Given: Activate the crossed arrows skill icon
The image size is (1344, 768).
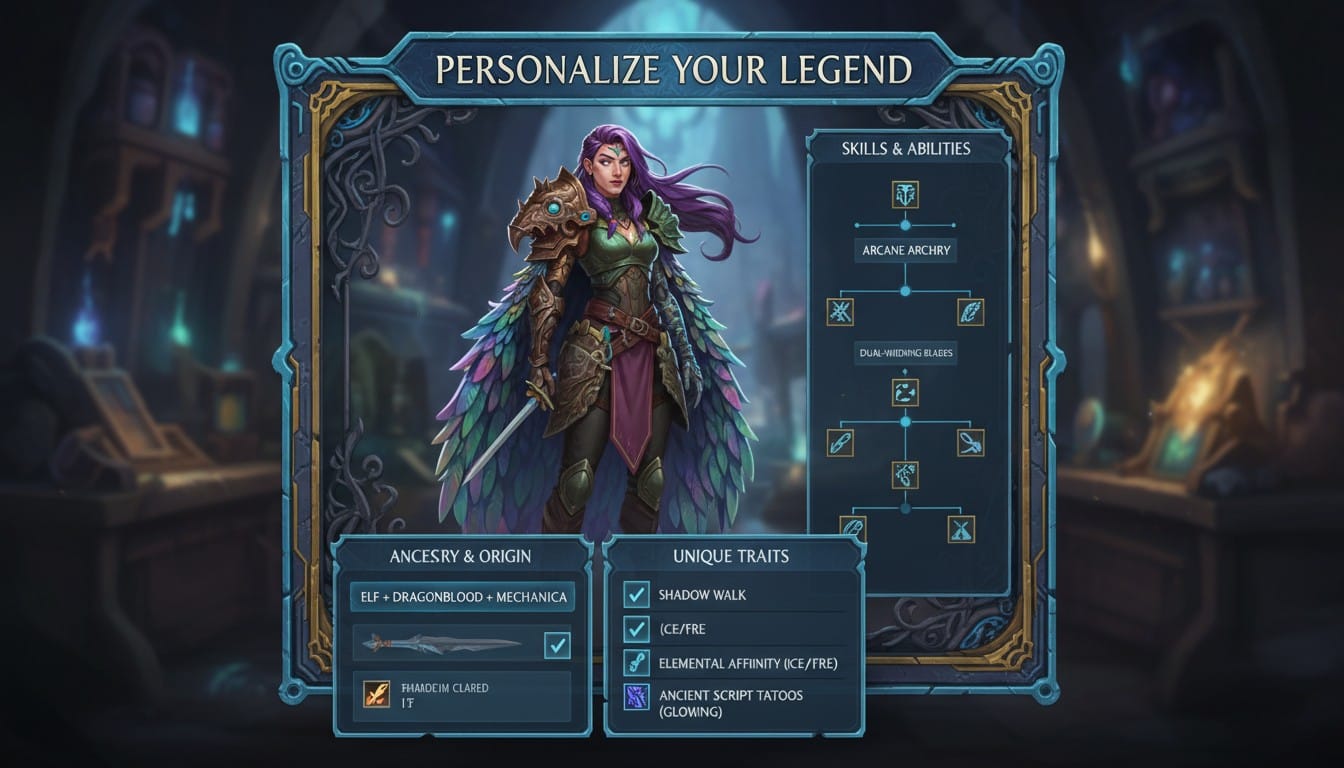Looking at the screenshot, I should click(x=840, y=311).
